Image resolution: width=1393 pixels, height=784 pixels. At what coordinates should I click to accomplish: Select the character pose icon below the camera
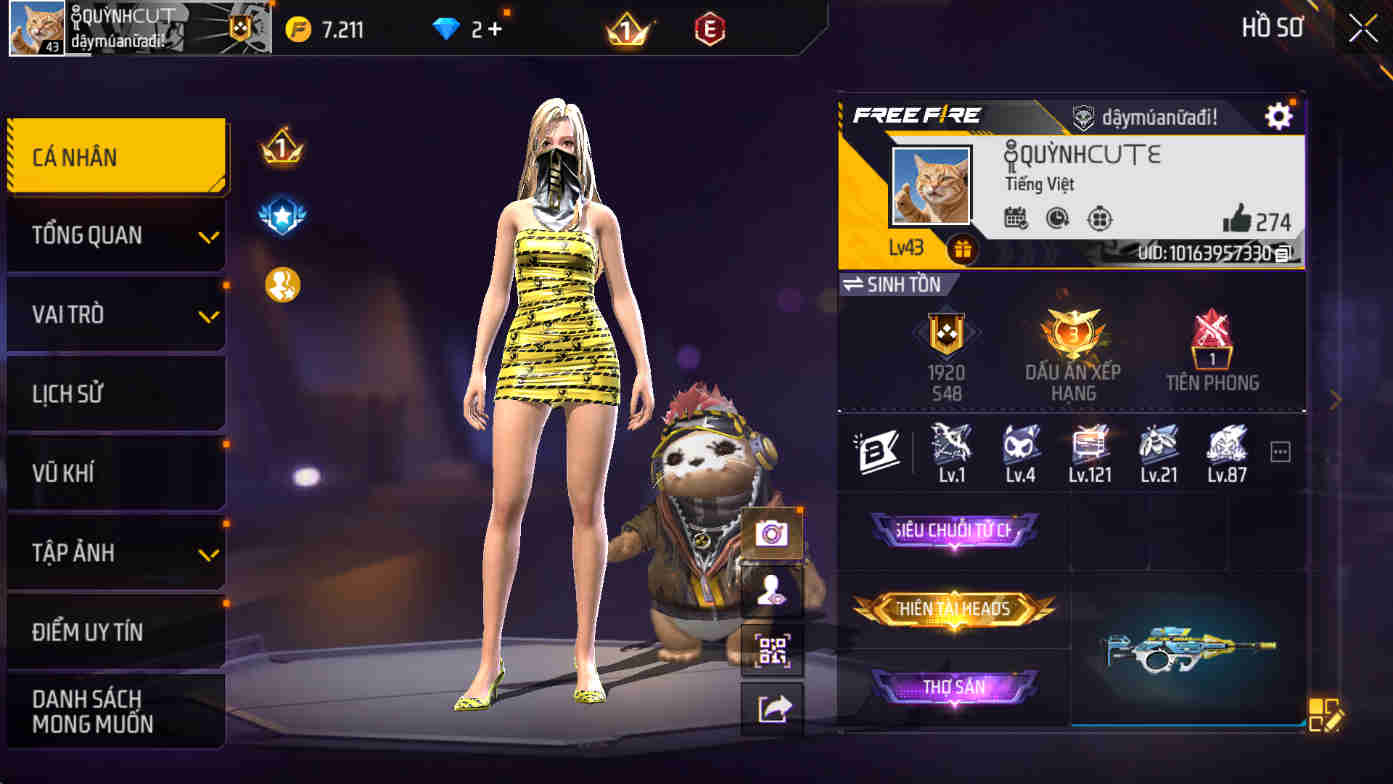[x=771, y=589]
